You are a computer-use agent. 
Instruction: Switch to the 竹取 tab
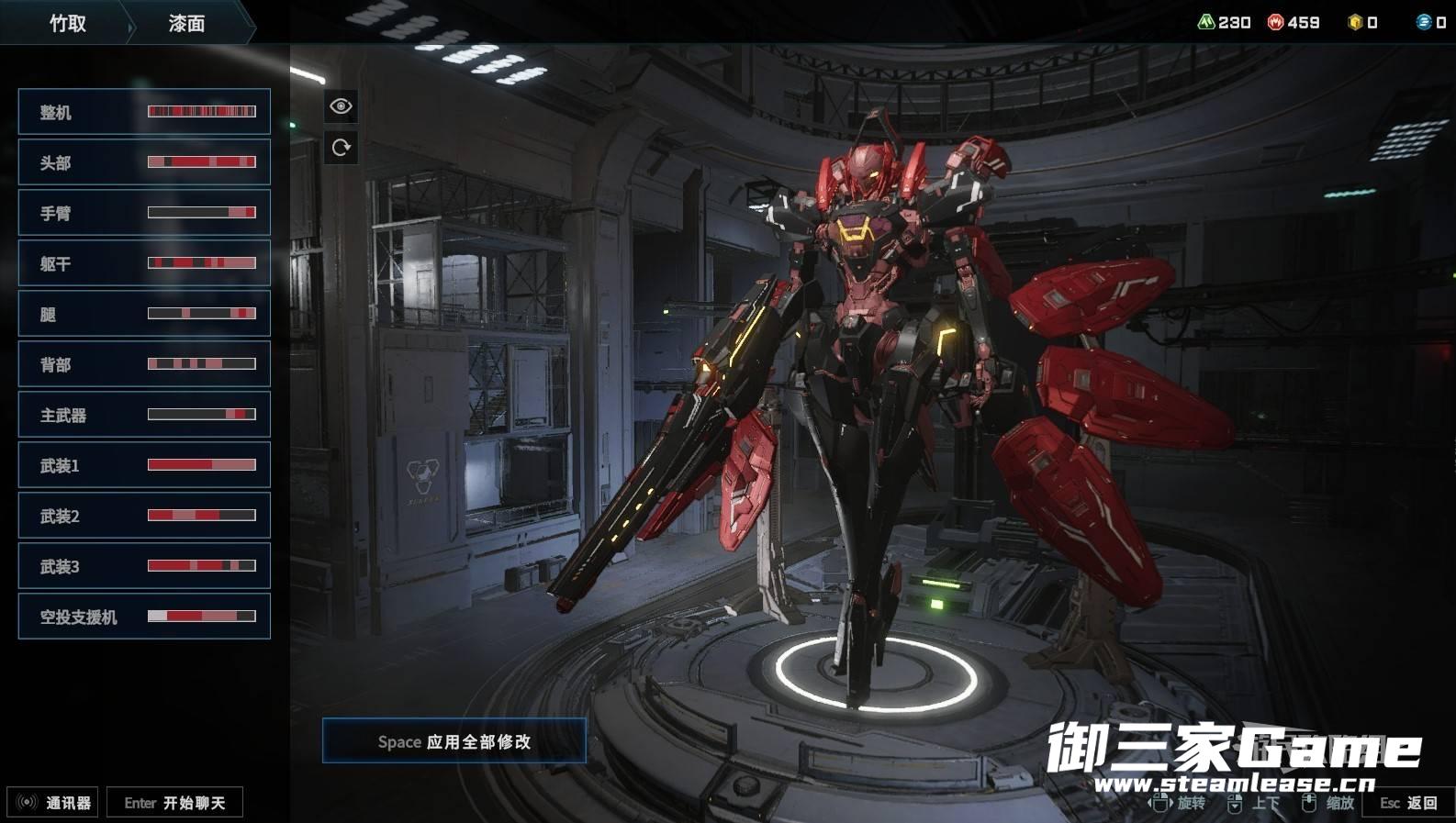point(67,23)
